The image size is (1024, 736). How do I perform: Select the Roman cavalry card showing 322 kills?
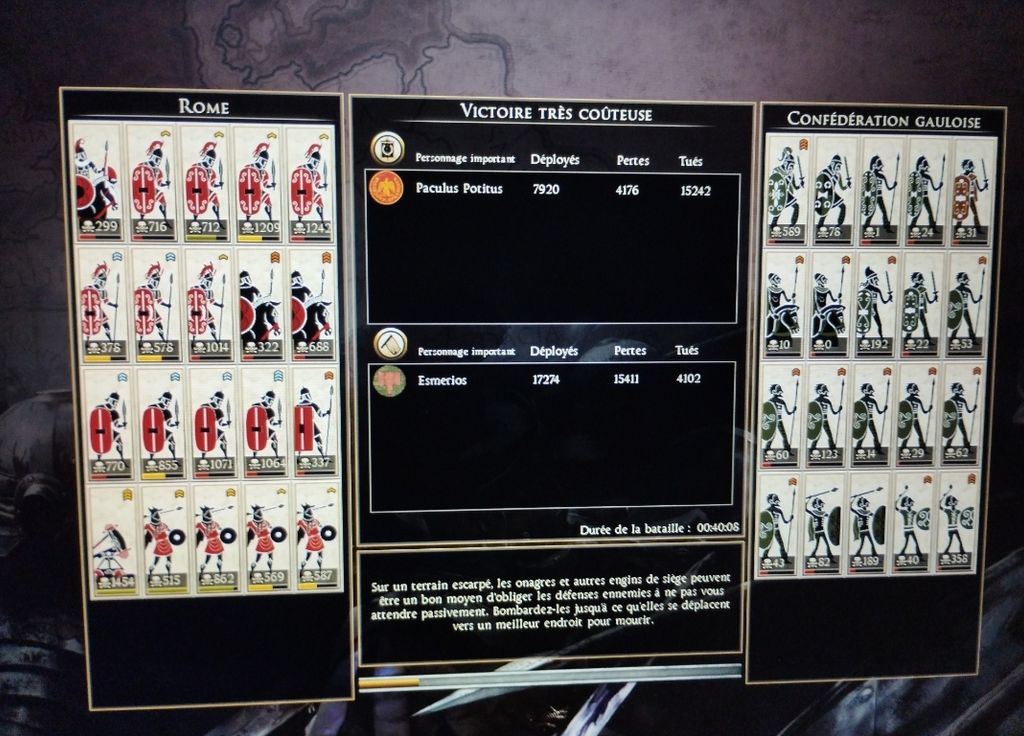pos(259,303)
